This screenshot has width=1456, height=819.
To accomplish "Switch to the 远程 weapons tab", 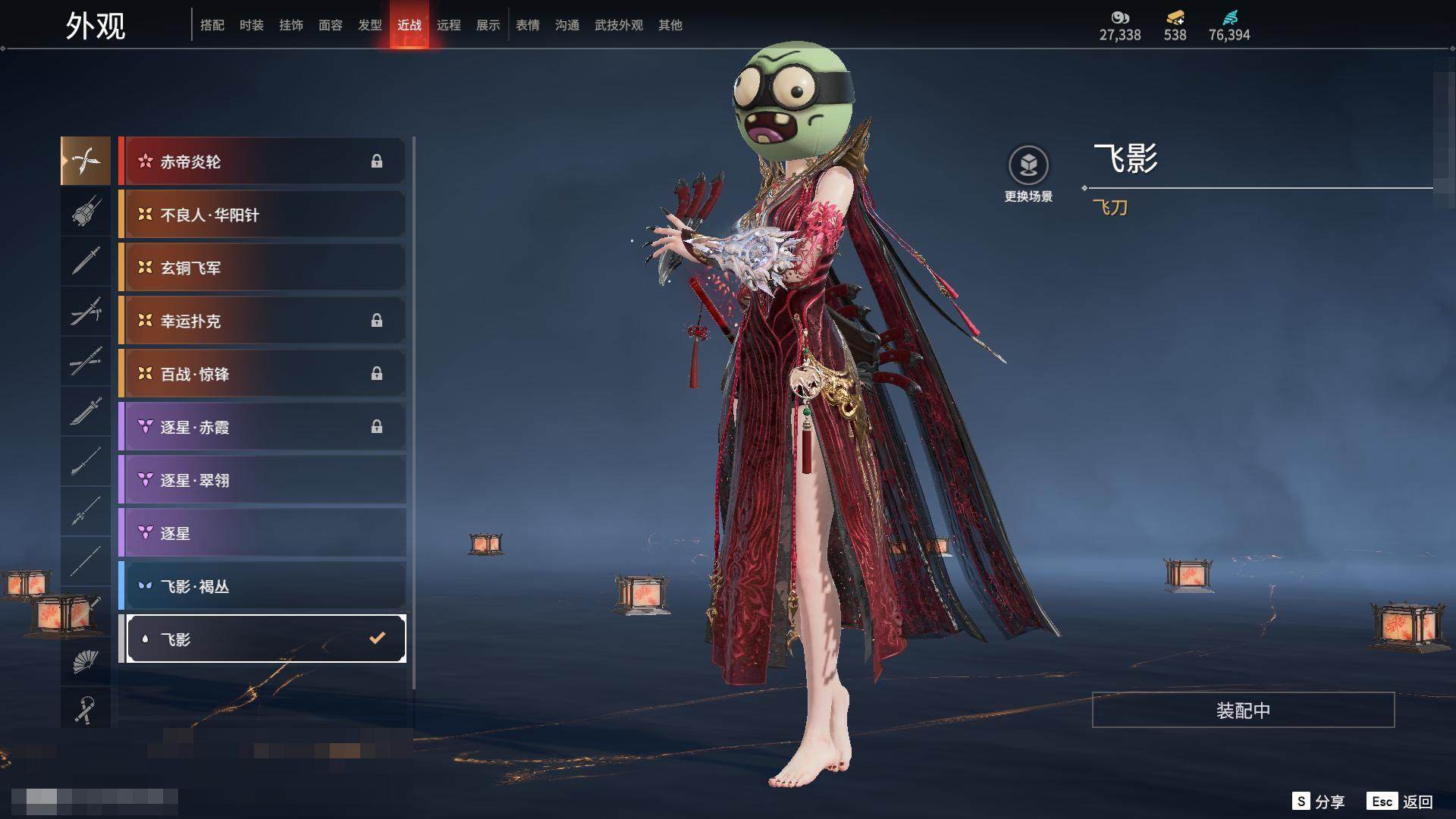I will 448,25.
